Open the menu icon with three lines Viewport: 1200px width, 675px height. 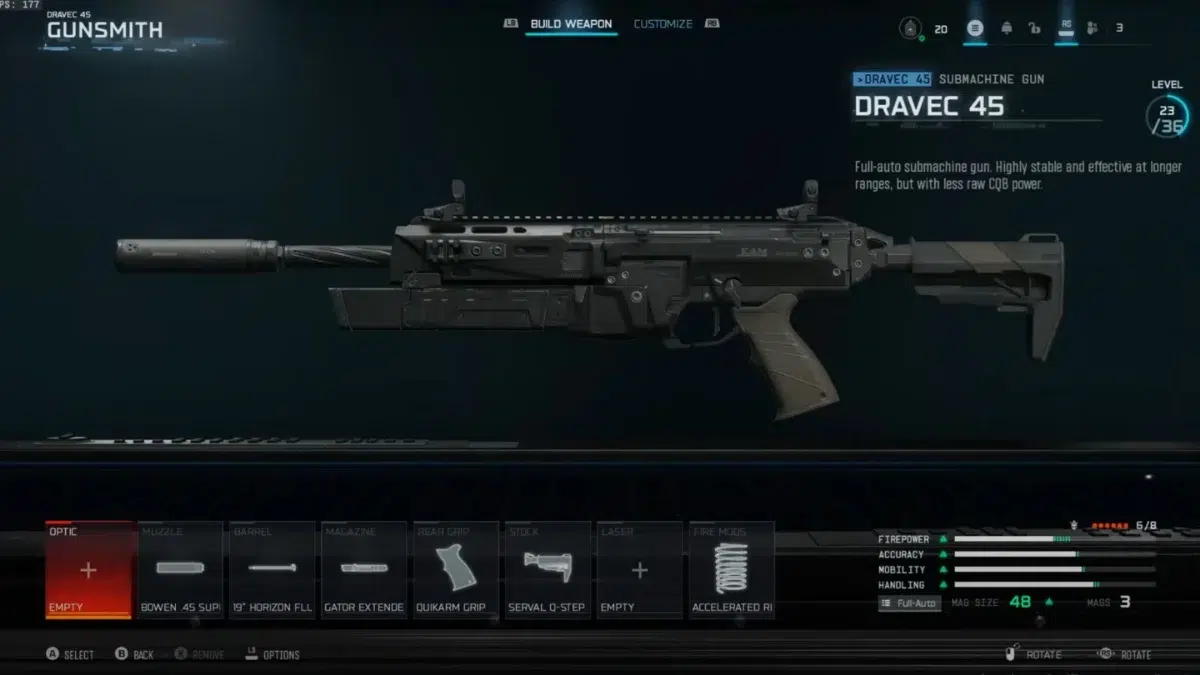[x=975, y=28]
